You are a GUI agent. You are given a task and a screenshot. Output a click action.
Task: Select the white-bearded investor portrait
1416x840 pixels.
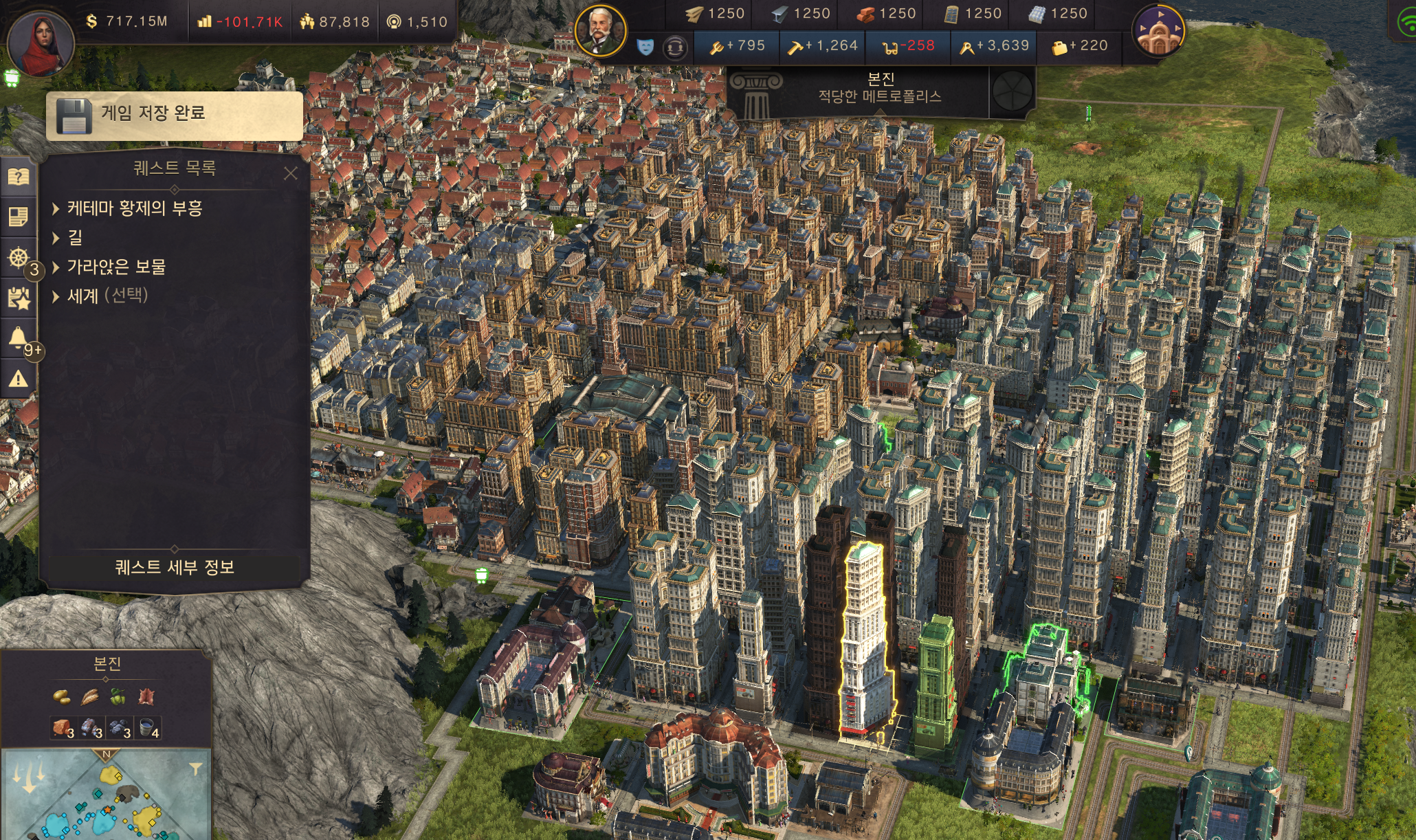tap(599, 31)
